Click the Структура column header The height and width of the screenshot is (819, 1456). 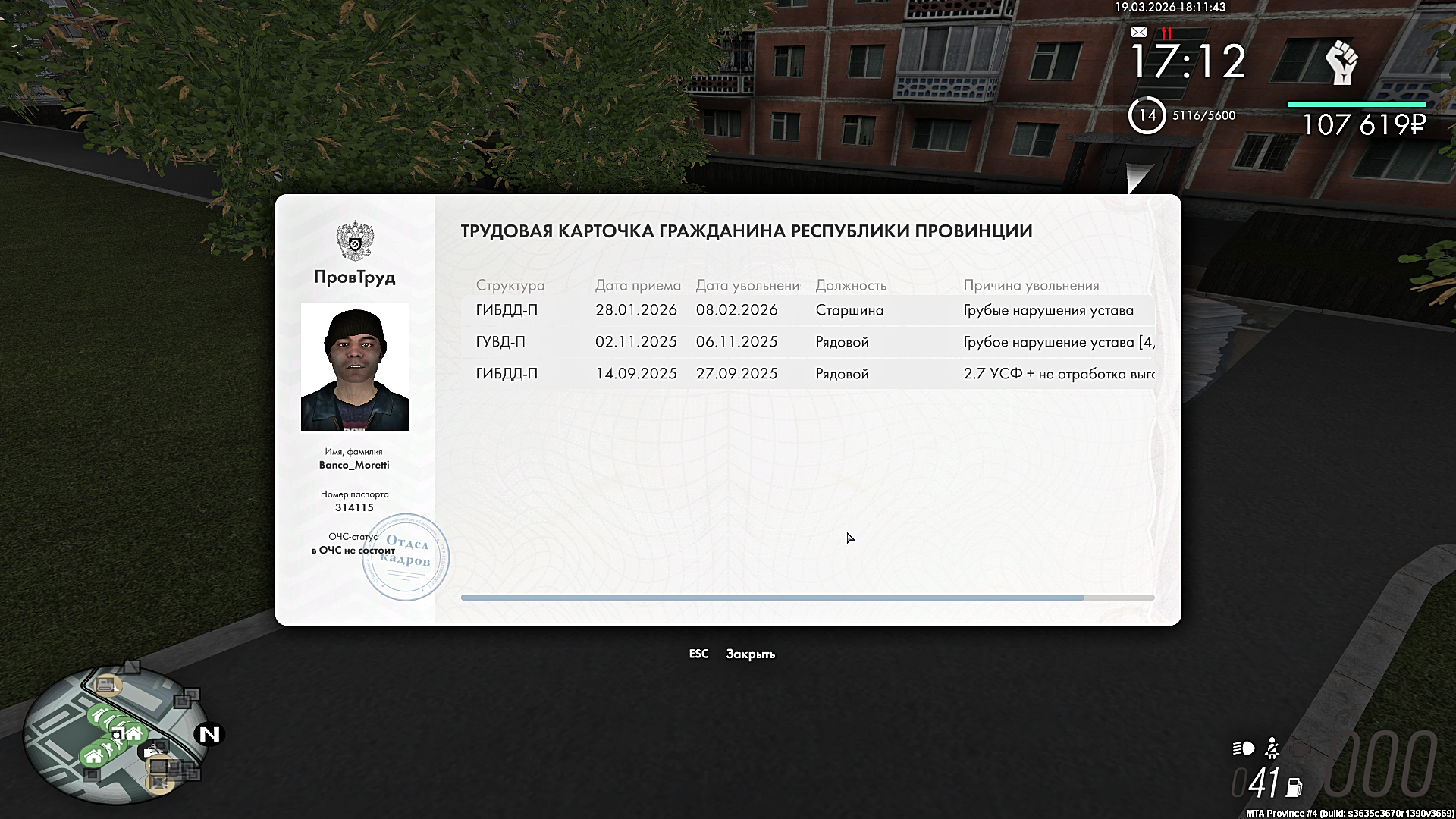point(510,286)
